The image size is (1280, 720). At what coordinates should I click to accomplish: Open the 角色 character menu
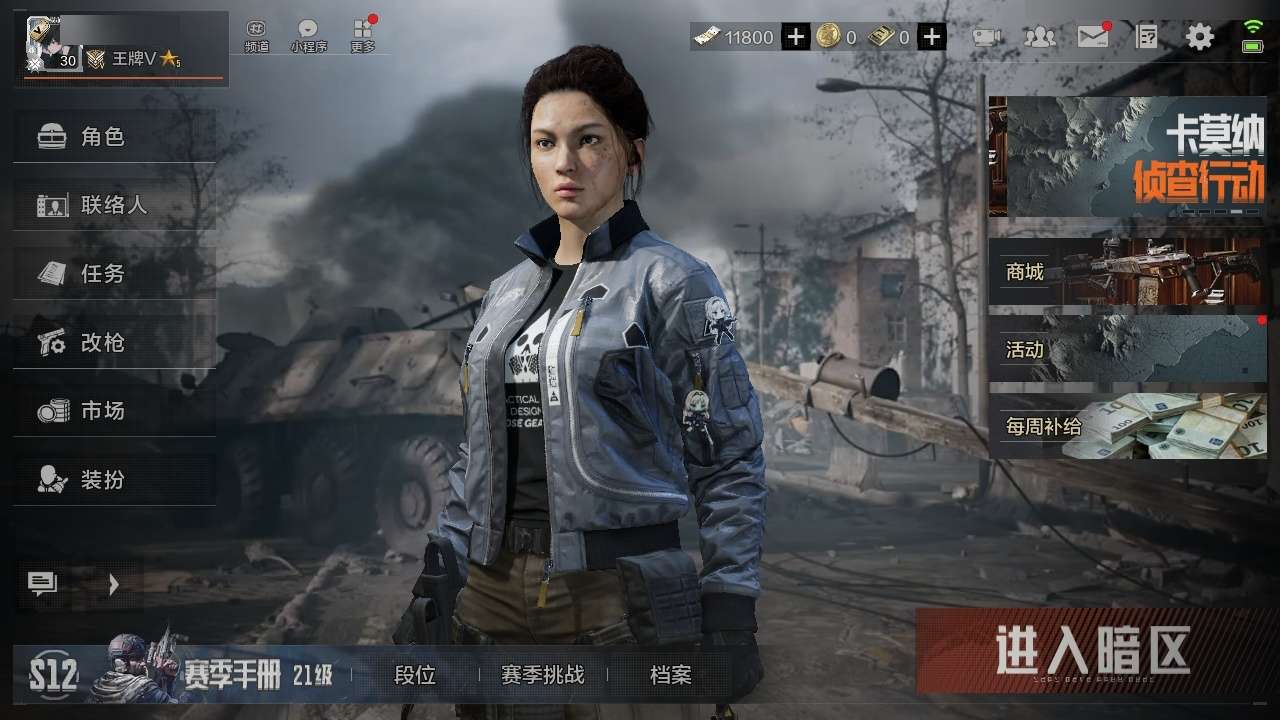[114, 137]
